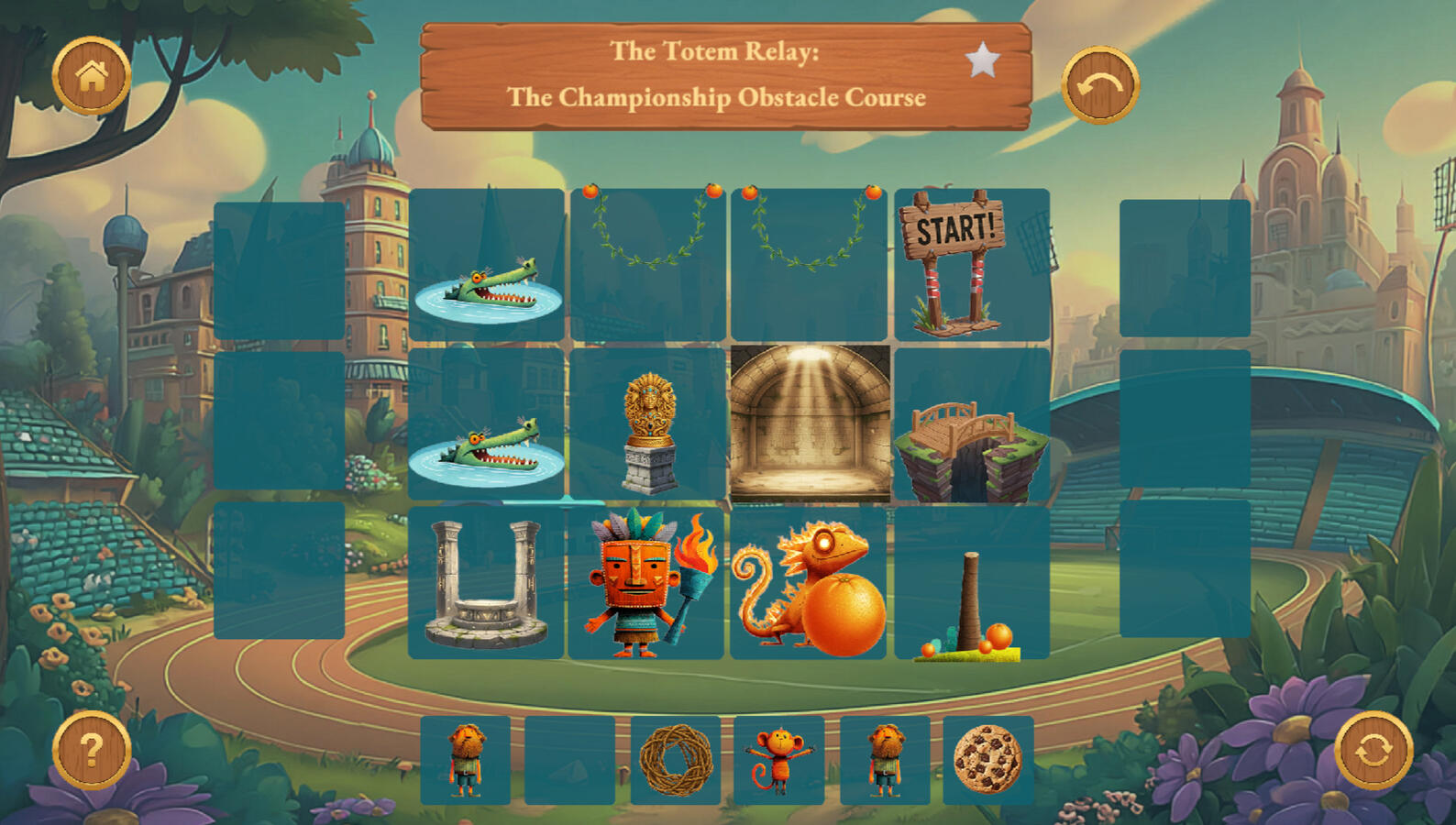Select the orange chameleon tile
Viewport: 1456px width, 825px height.
[809, 583]
